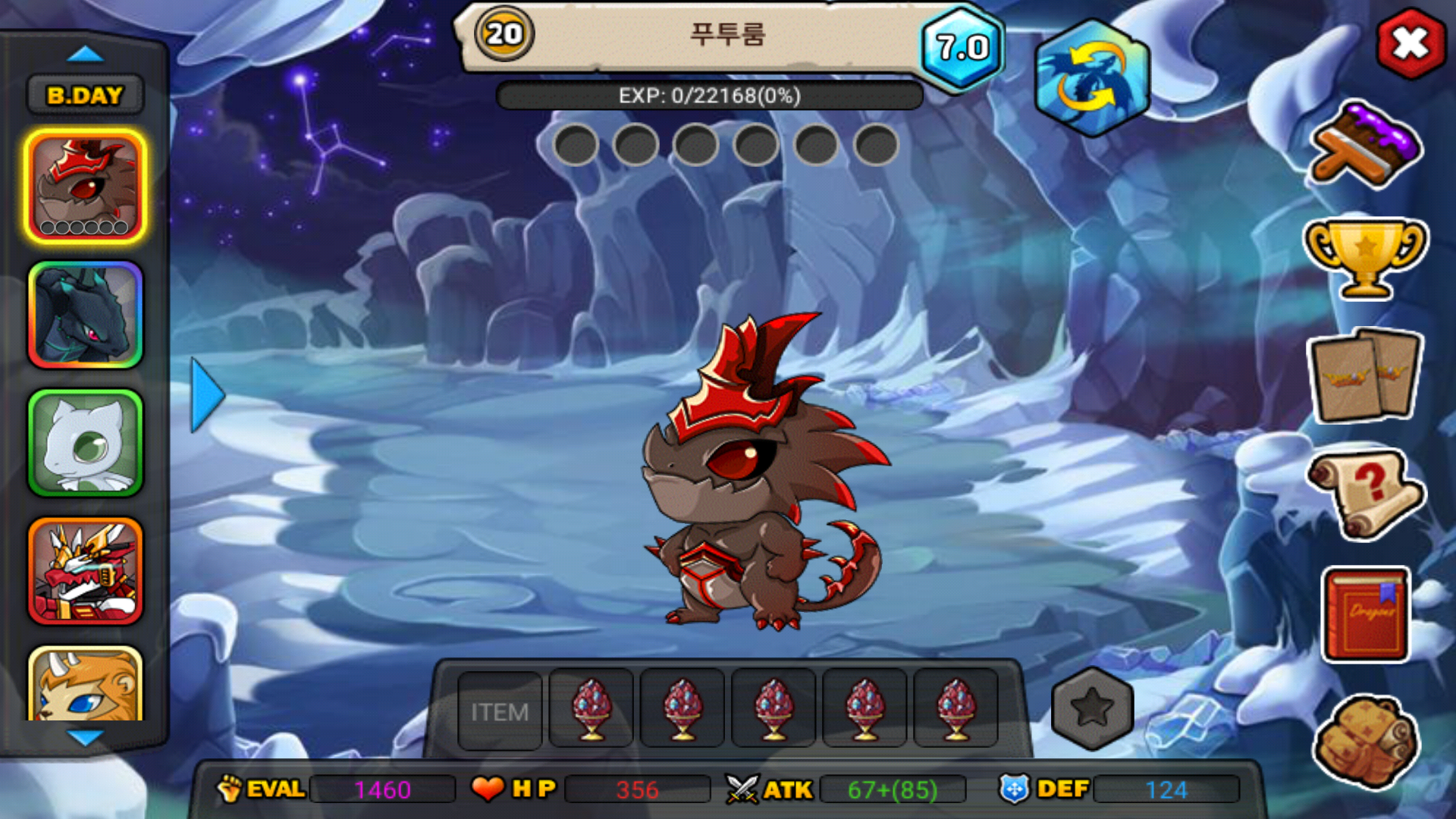Screen dimensions: 1456x819
Task: Expand the side panel with blue arrow
Action: (206, 395)
